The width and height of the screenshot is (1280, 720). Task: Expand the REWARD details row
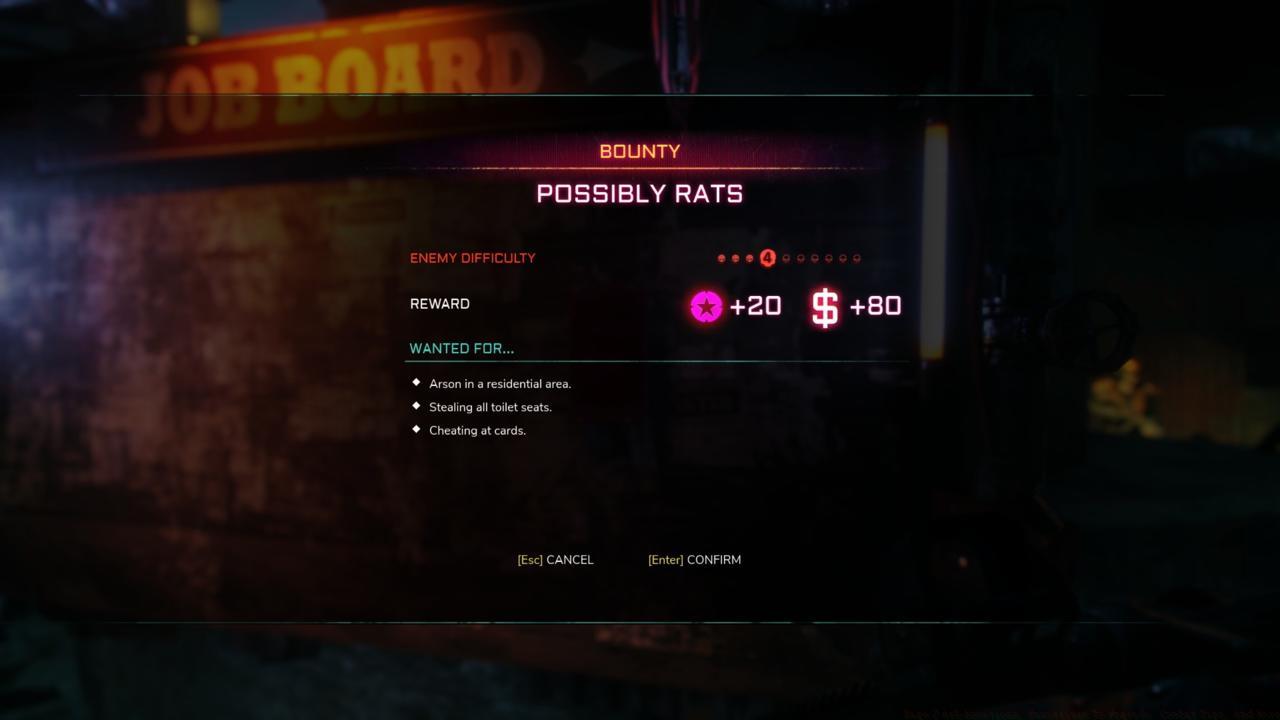(x=439, y=304)
